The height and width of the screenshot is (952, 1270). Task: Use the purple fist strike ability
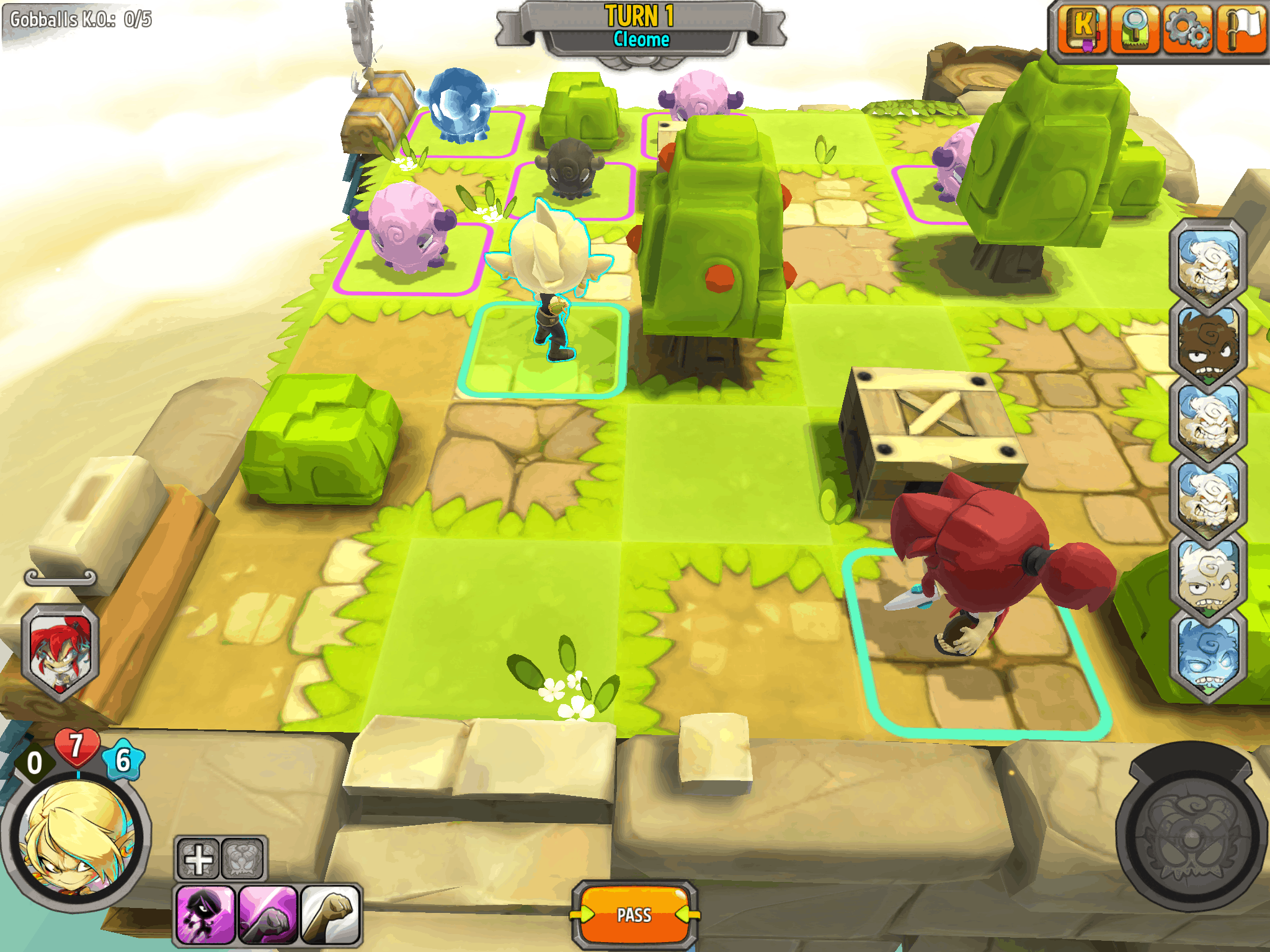pyautogui.click(x=268, y=915)
